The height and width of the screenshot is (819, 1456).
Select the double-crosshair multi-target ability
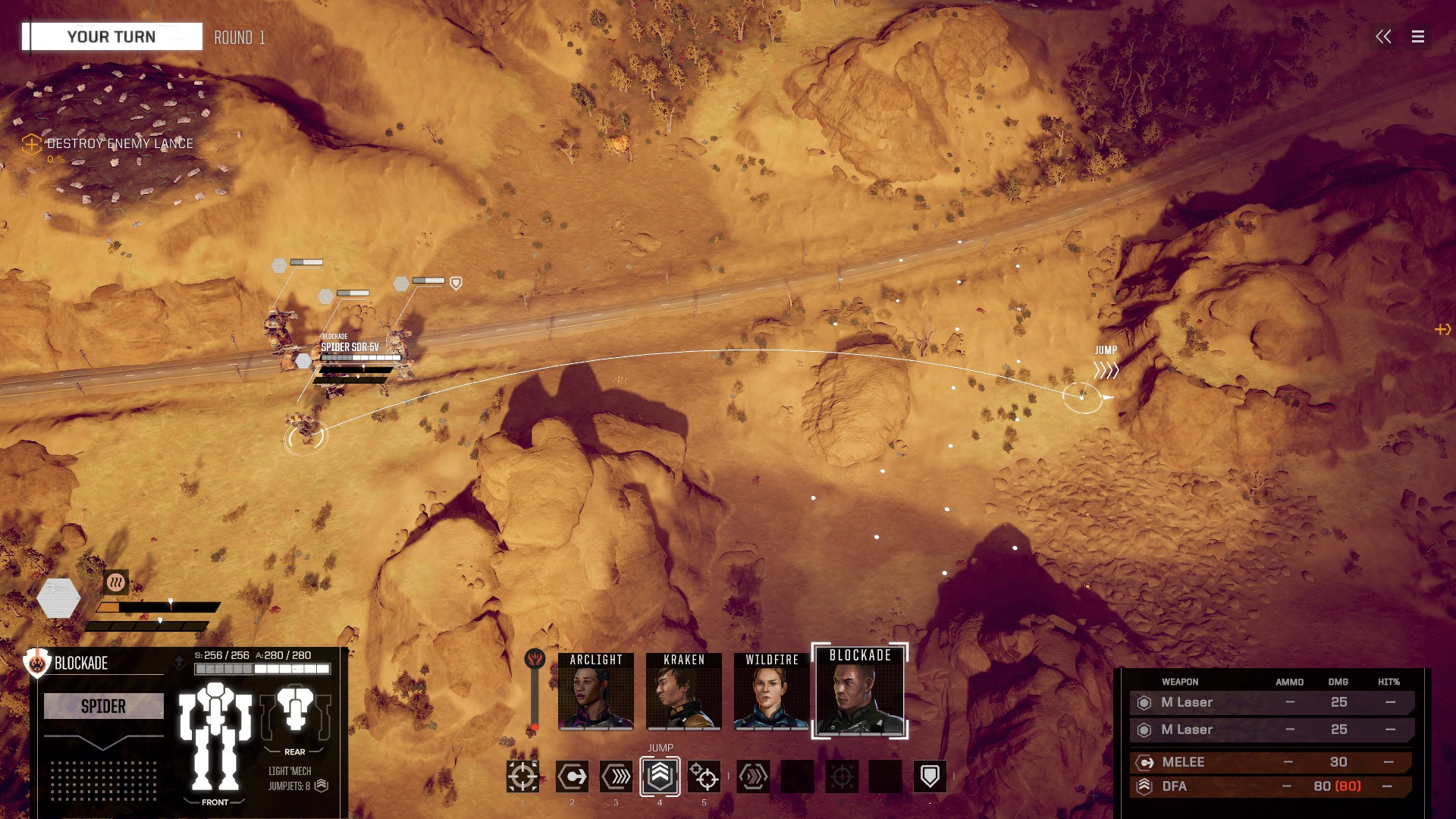(x=704, y=777)
